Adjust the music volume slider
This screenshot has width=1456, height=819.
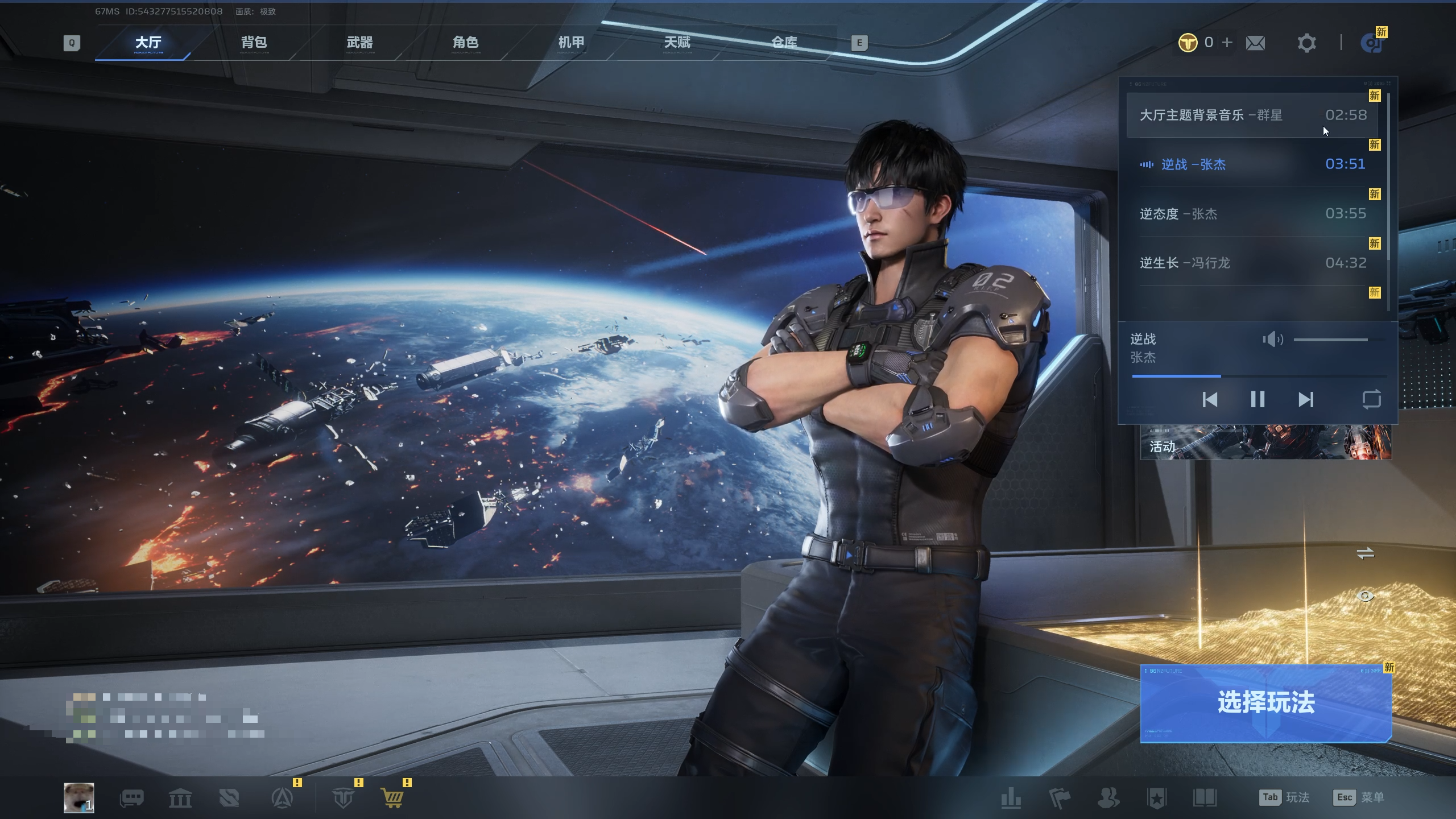1331,340
